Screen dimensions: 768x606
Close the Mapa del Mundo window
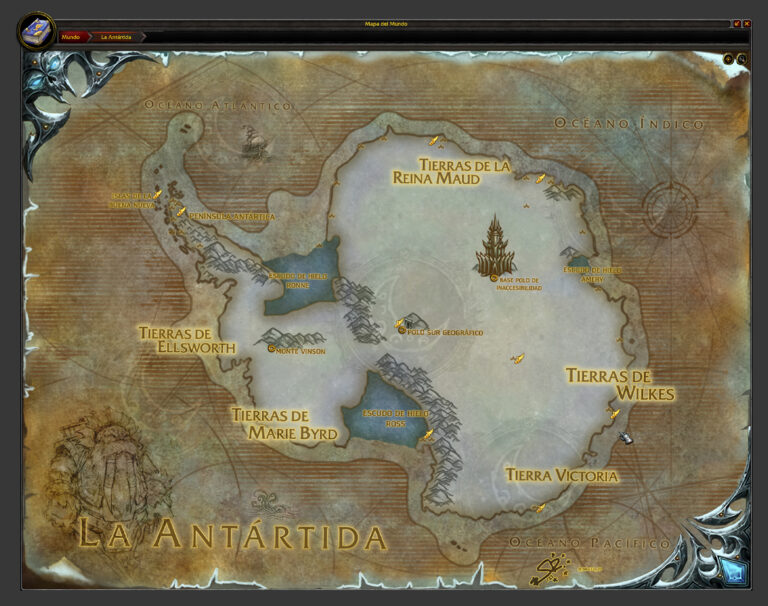click(747, 23)
